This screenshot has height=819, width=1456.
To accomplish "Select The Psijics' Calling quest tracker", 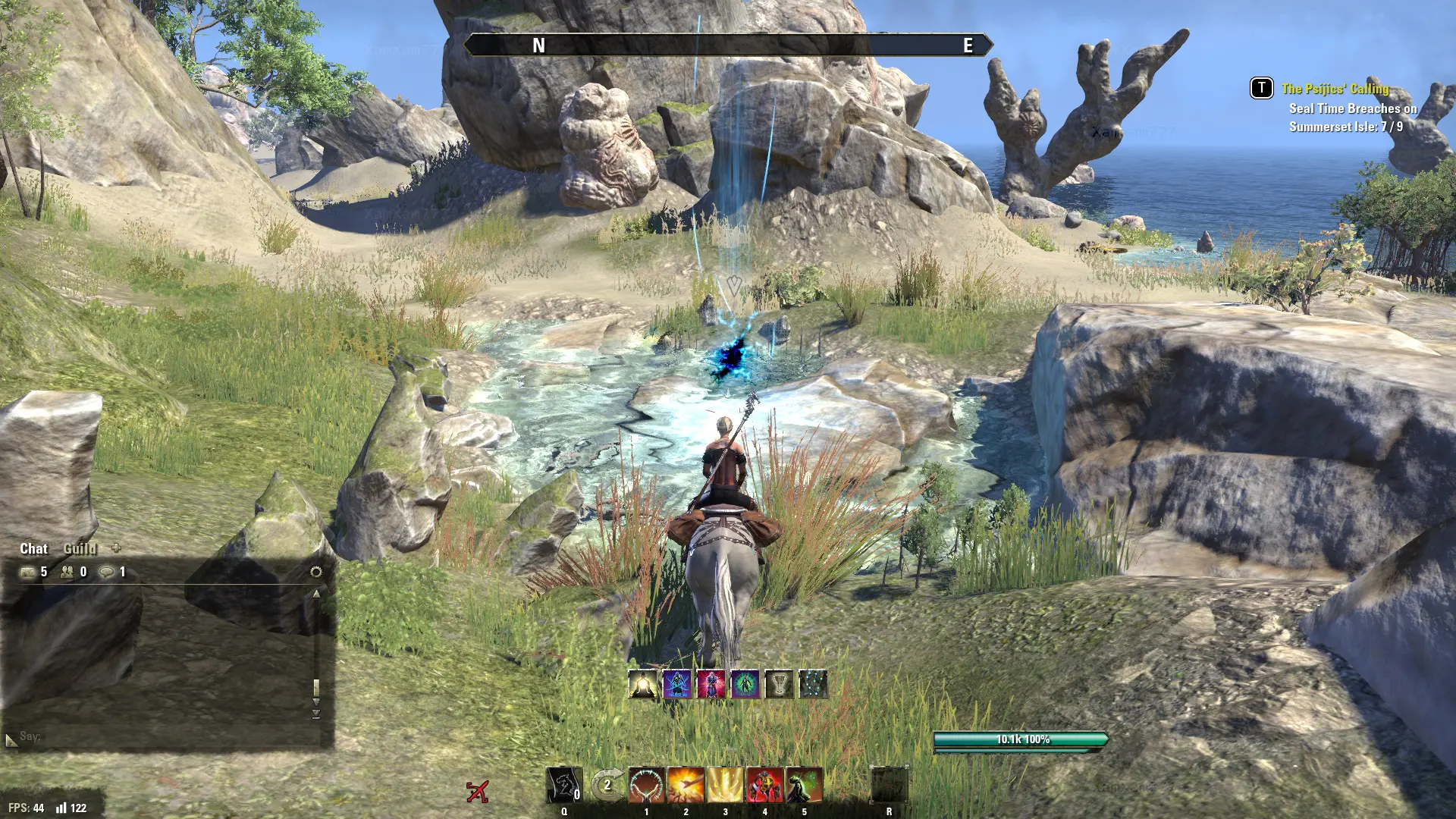I will click(x=1335, y=89).
